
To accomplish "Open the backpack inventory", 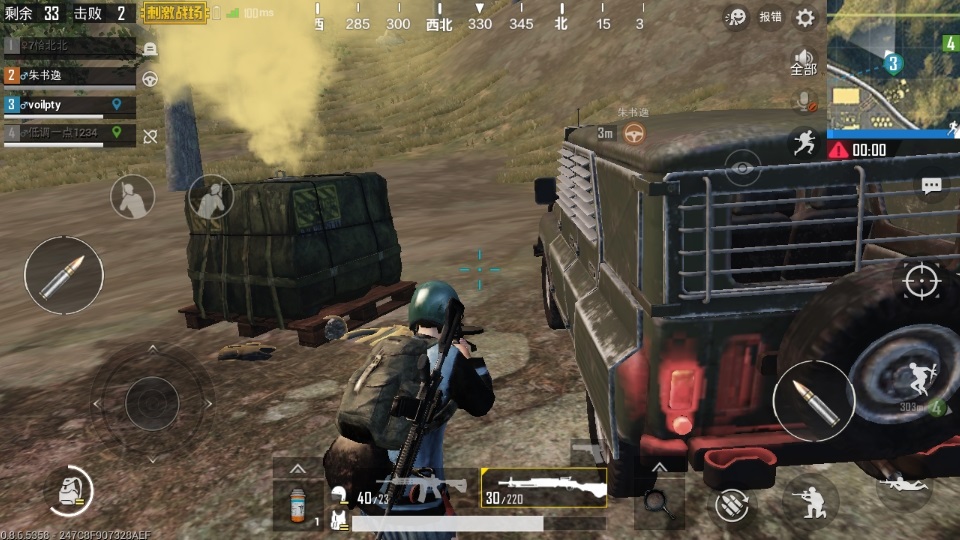I will pos(72,490).
